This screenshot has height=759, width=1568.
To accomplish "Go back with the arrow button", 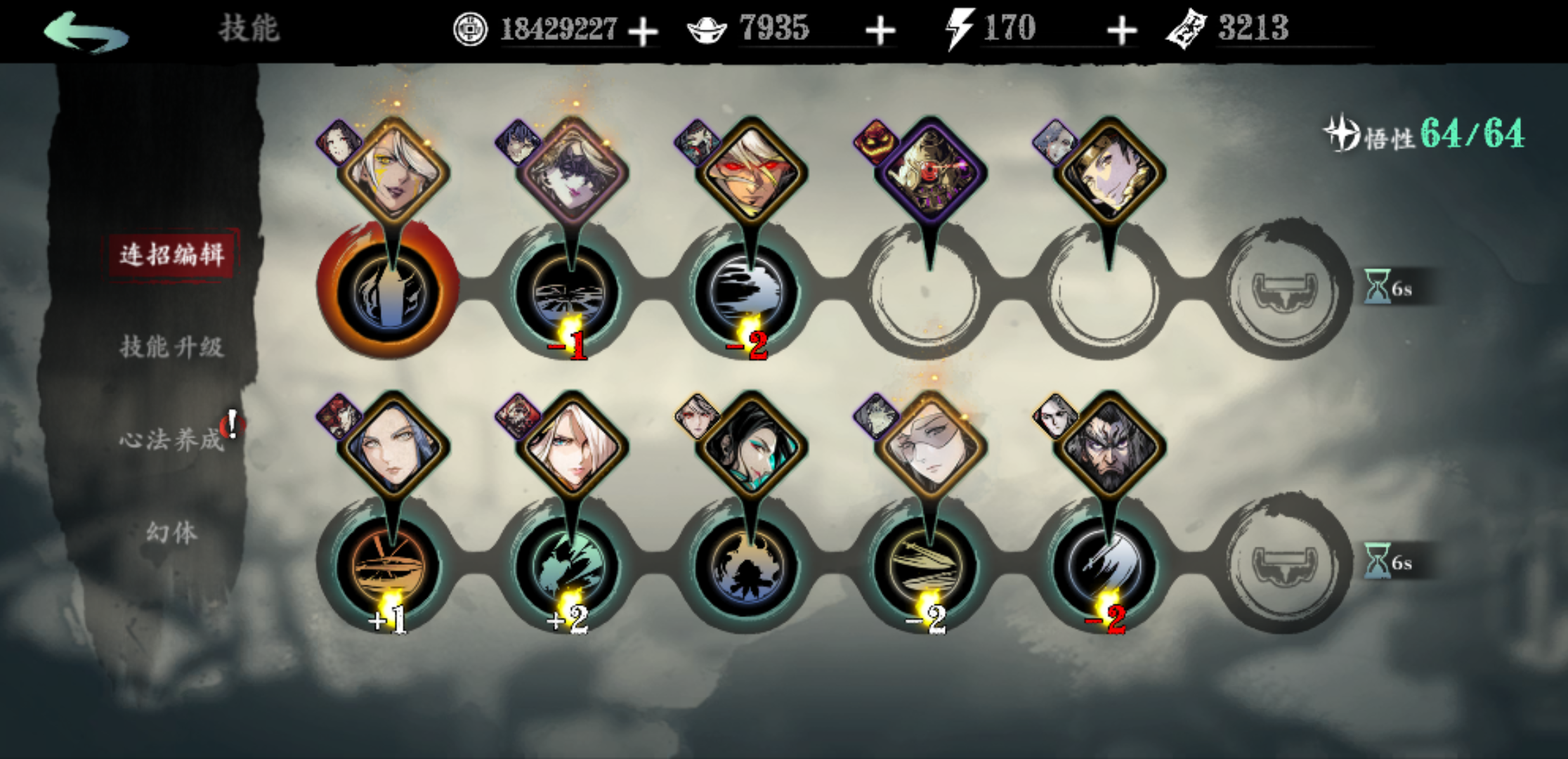I will [86, 32].
